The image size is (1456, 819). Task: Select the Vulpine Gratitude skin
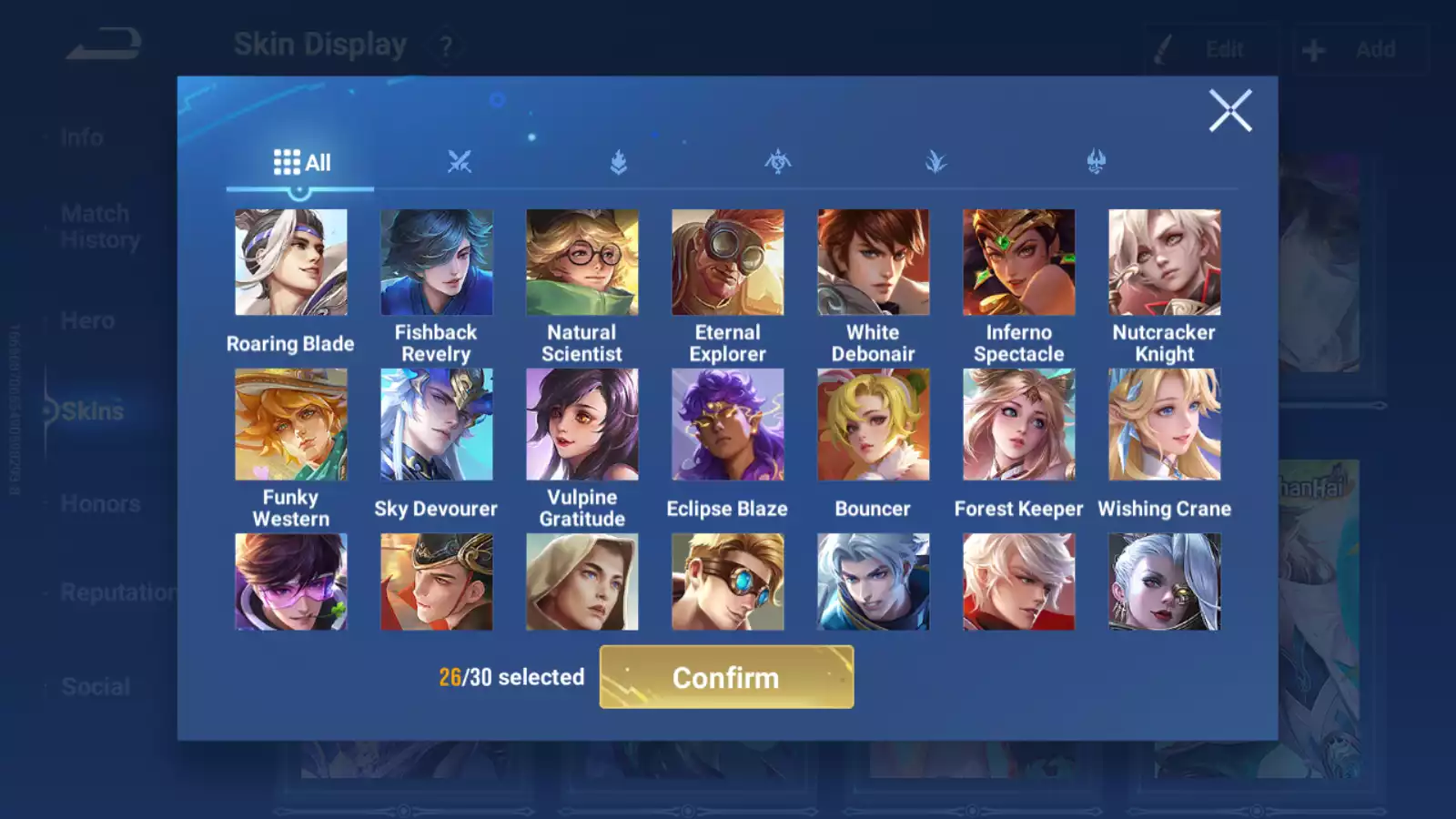click(x=581, y=424)
